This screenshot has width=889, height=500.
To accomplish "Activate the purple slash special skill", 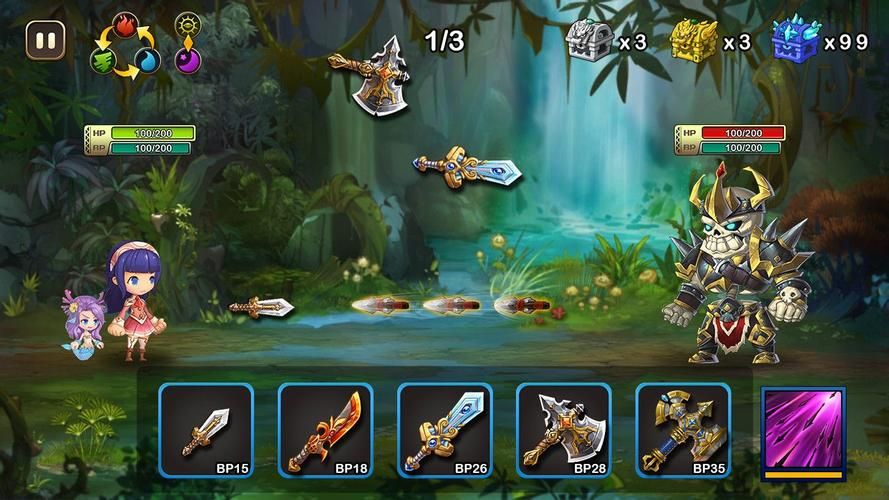I will [x=803, y=429].
